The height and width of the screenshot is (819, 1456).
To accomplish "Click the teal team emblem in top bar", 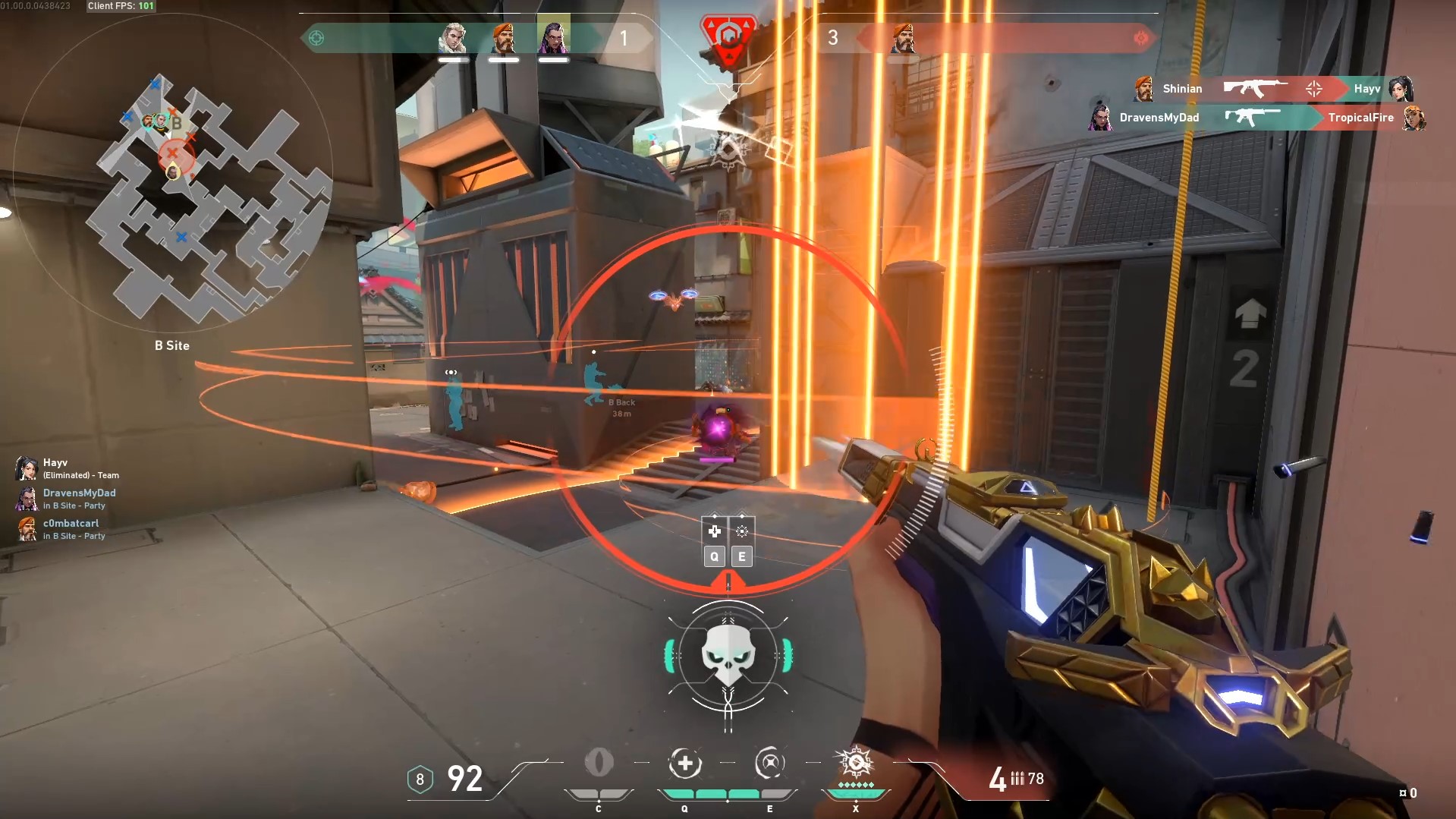I will click(x=316, y=38).
